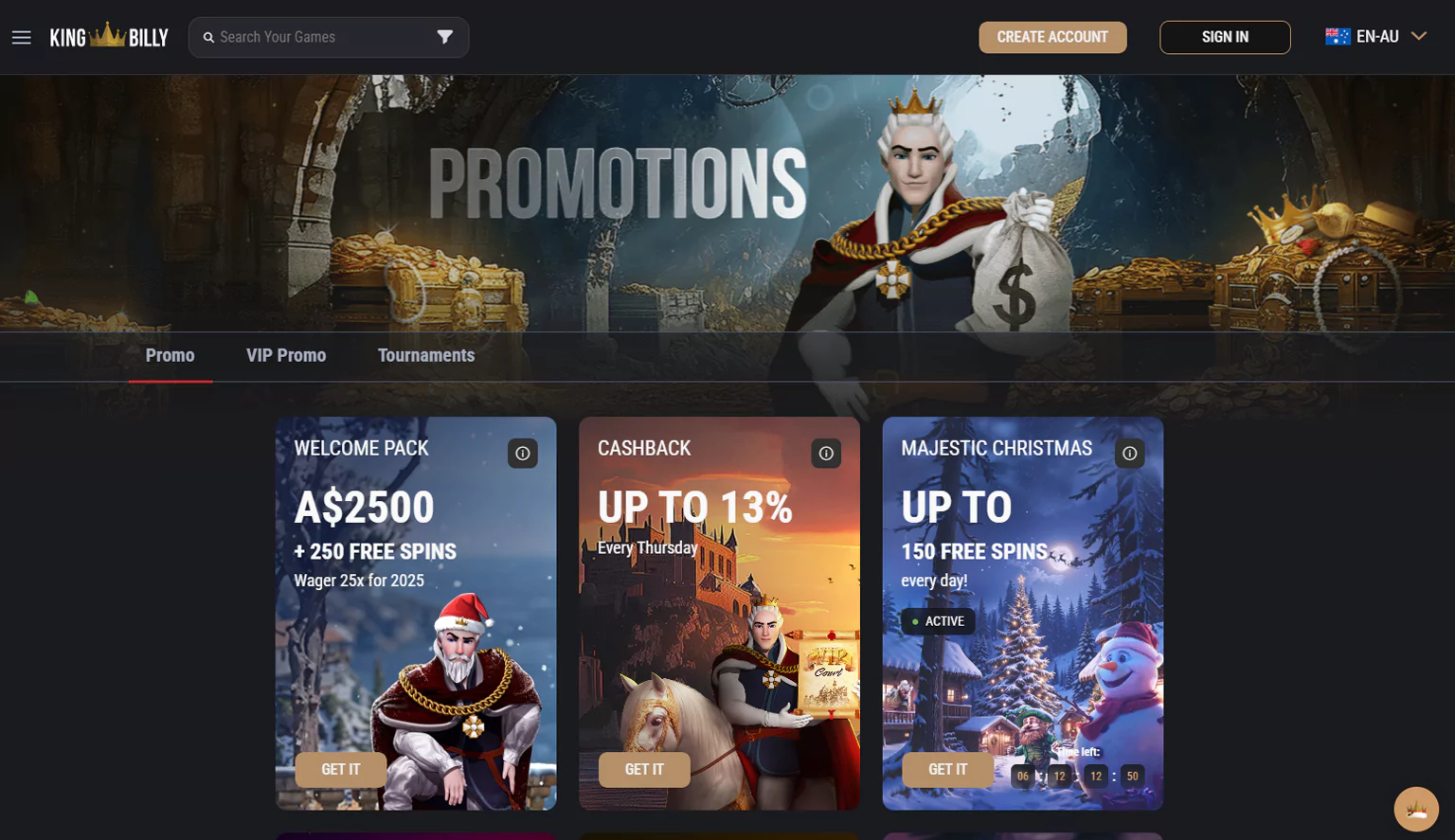Show info for the Welcome Pack offer
This screenshot has height=840, width=1455.
(x=523, y=454)
